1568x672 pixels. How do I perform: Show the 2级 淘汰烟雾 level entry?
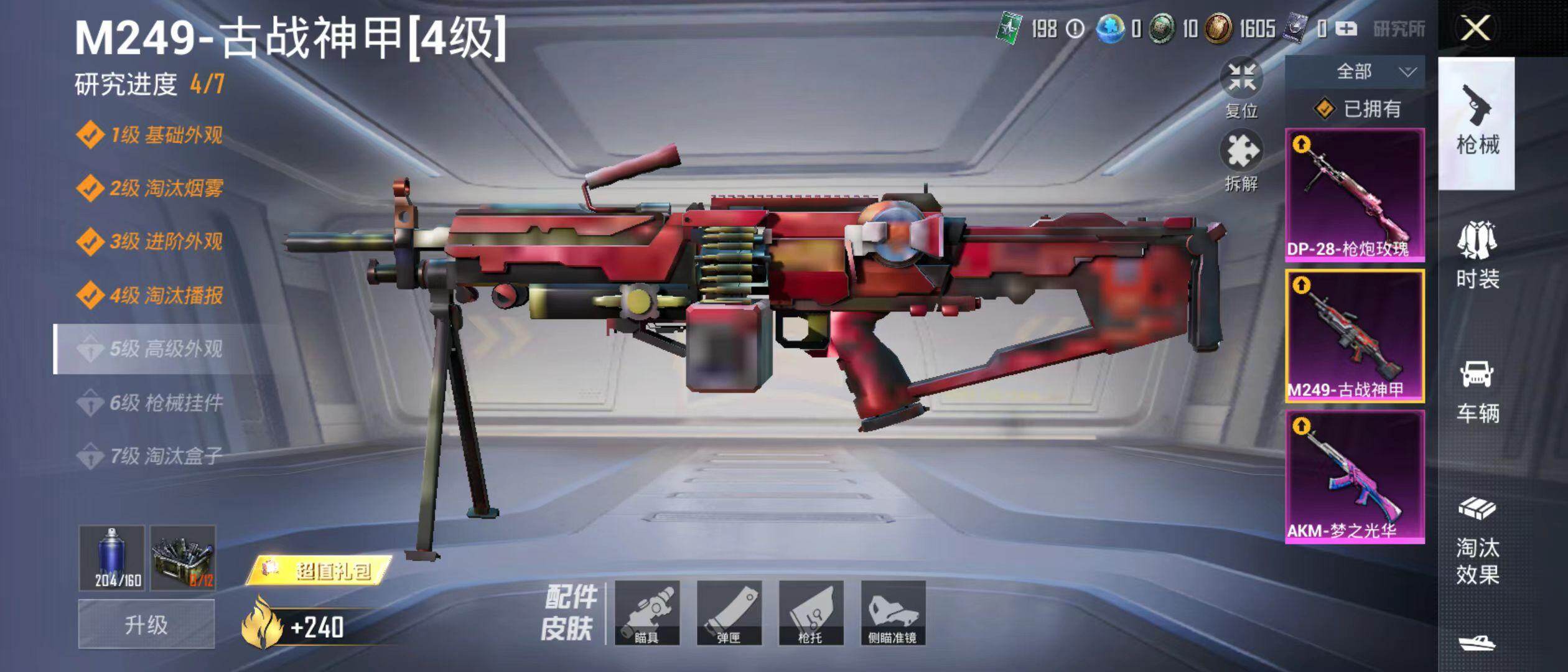click(166, 188)
